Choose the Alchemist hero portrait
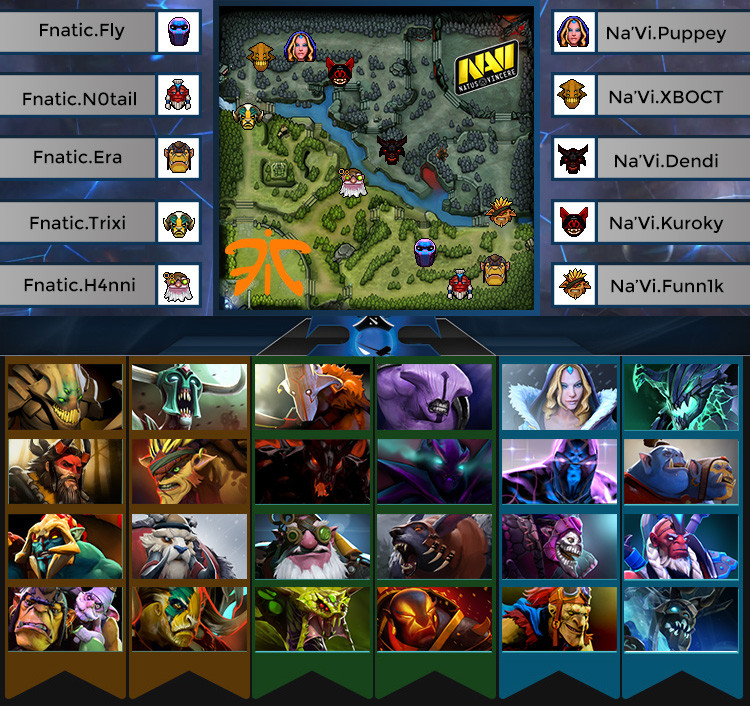Viewport: 750px width, 706px height. coord(66,620)
